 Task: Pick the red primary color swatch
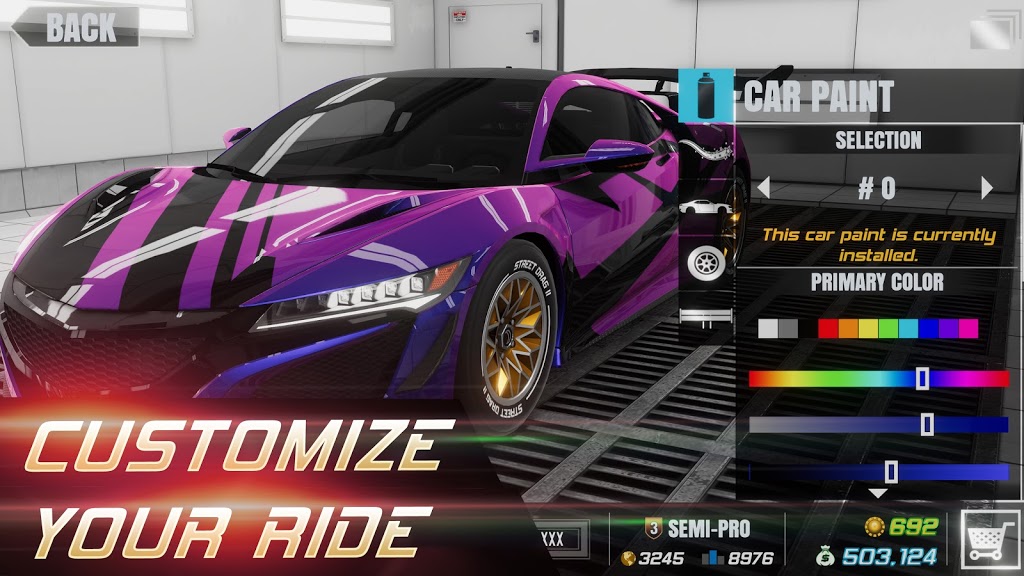click(828, 328)
